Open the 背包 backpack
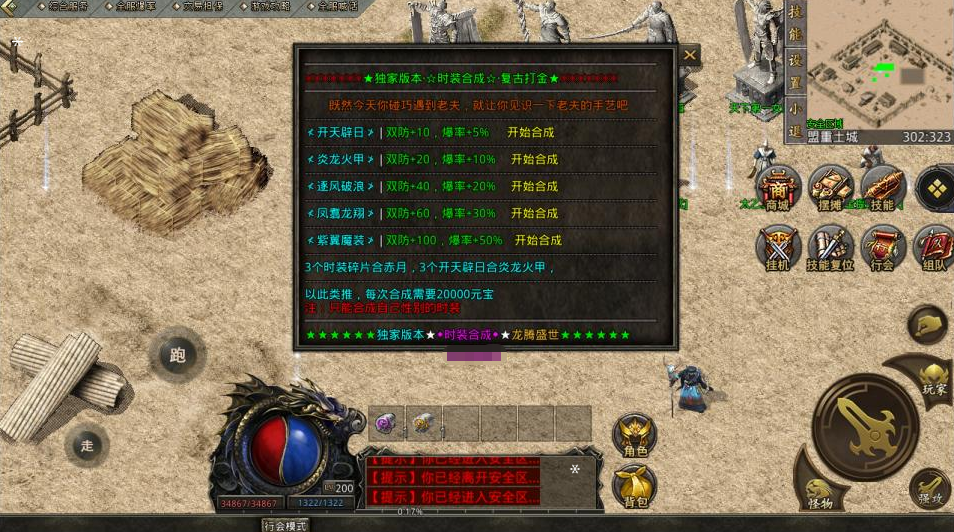Image resolution: width=954 pixels, height=532 pixels. 635,486
